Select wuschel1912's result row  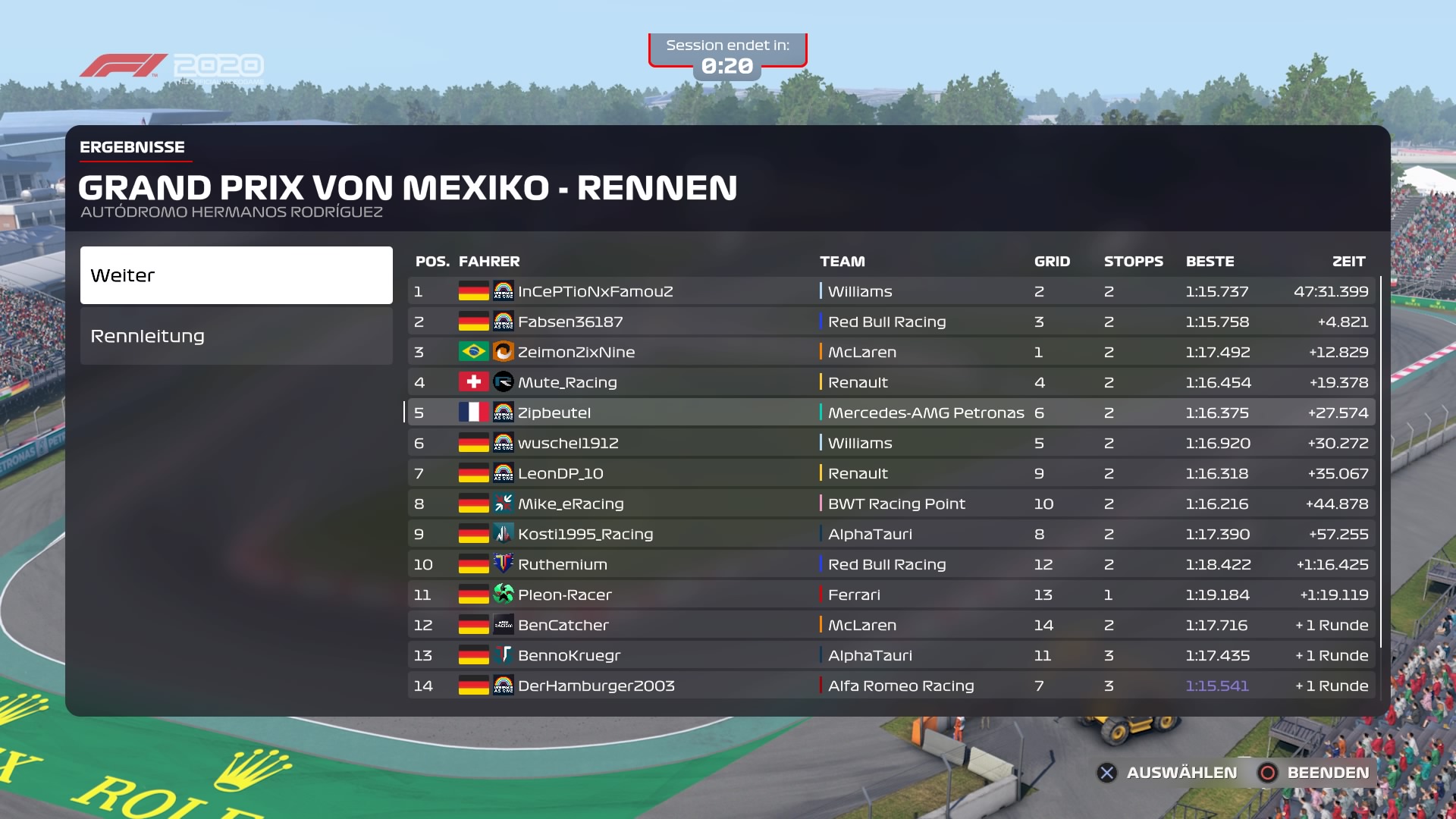coord(891,443)
